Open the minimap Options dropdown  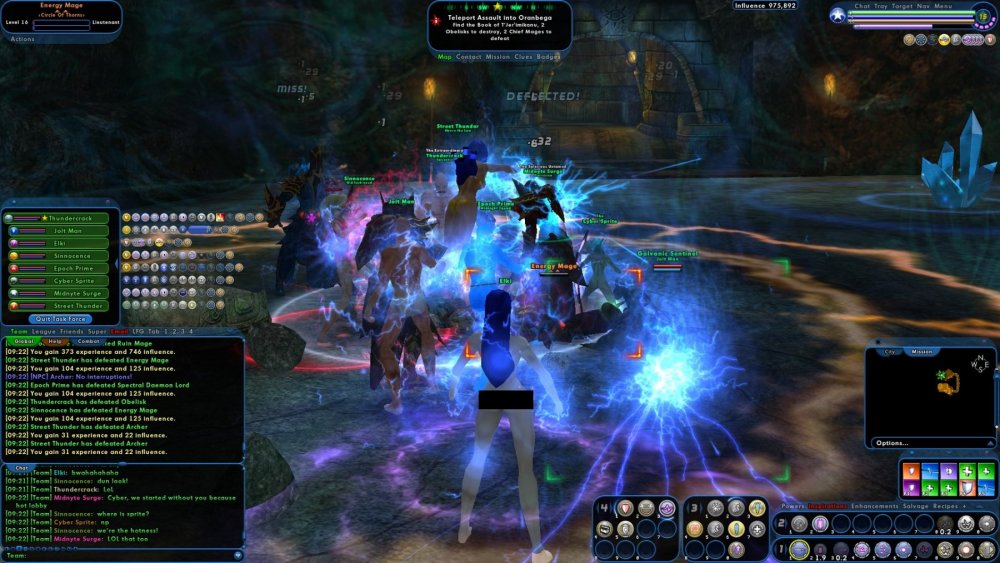(893, 443)
